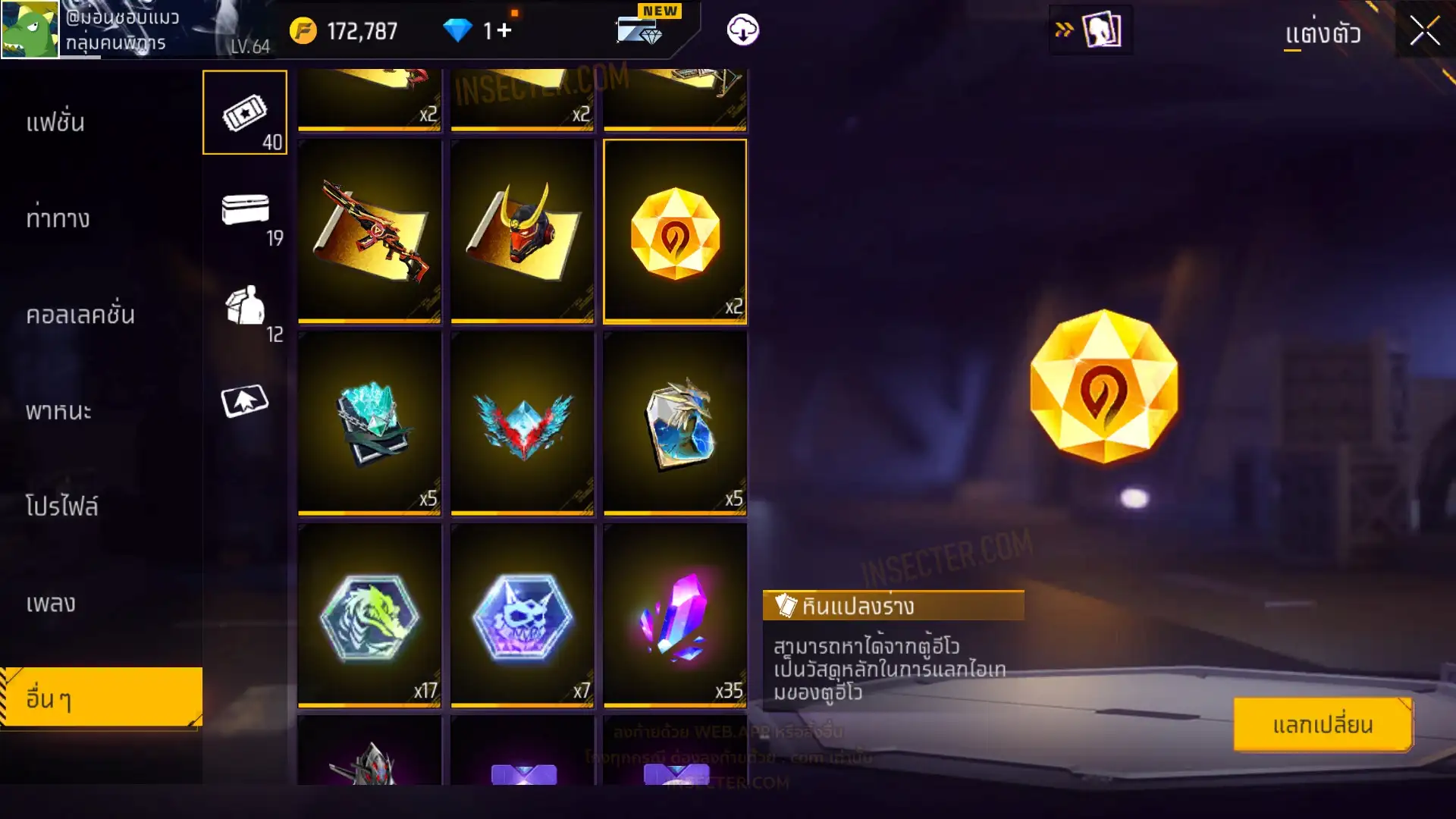The image size is (1456, 819).
Task: Switch to the แฟชั่น category
Action: click(x=55, y=122)
